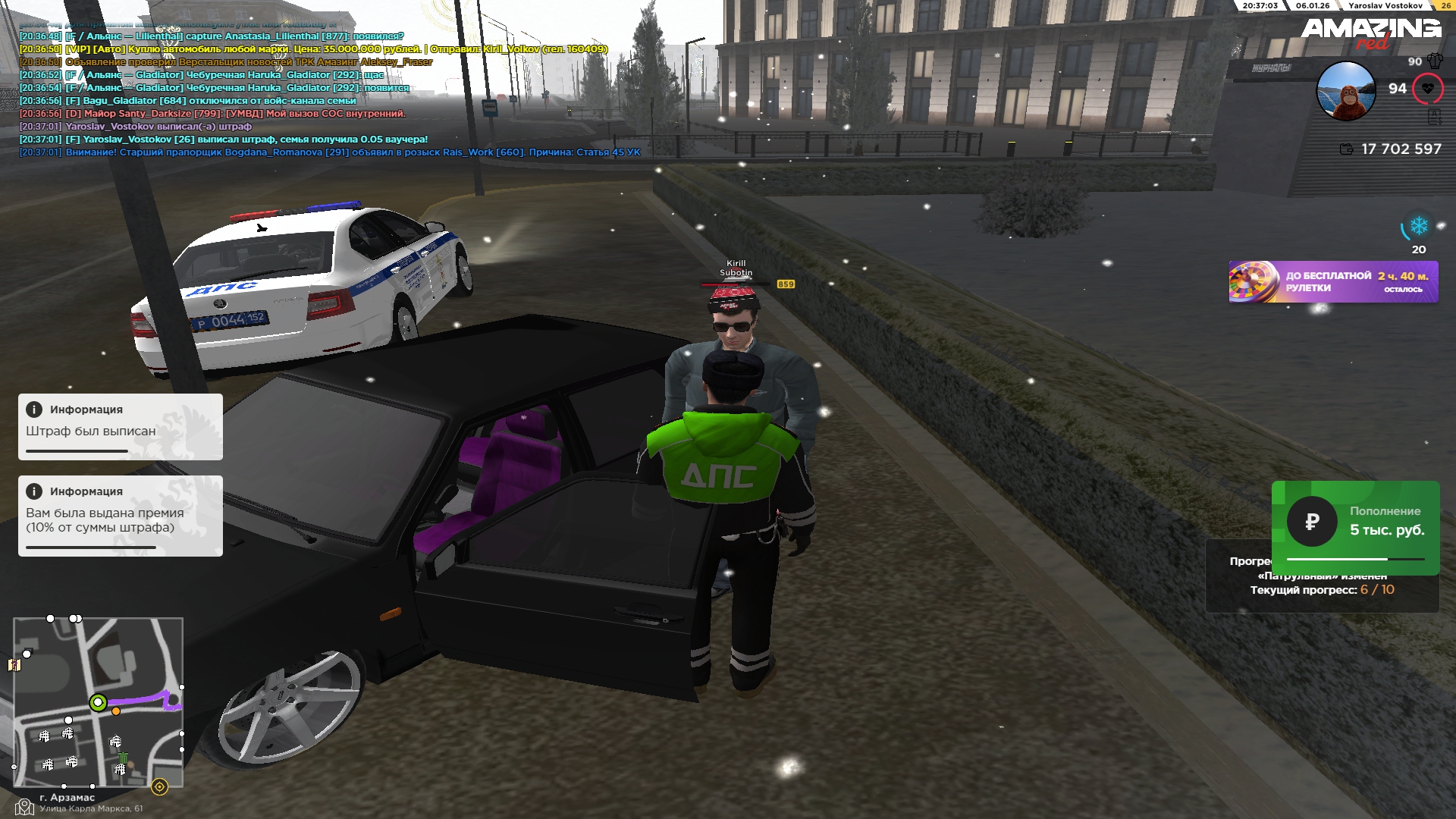Image resolution: width=1456 pixels, height=819 pixels.
Task: Click the Amazing Red server logo
Action: click(x=1371, y=32)
